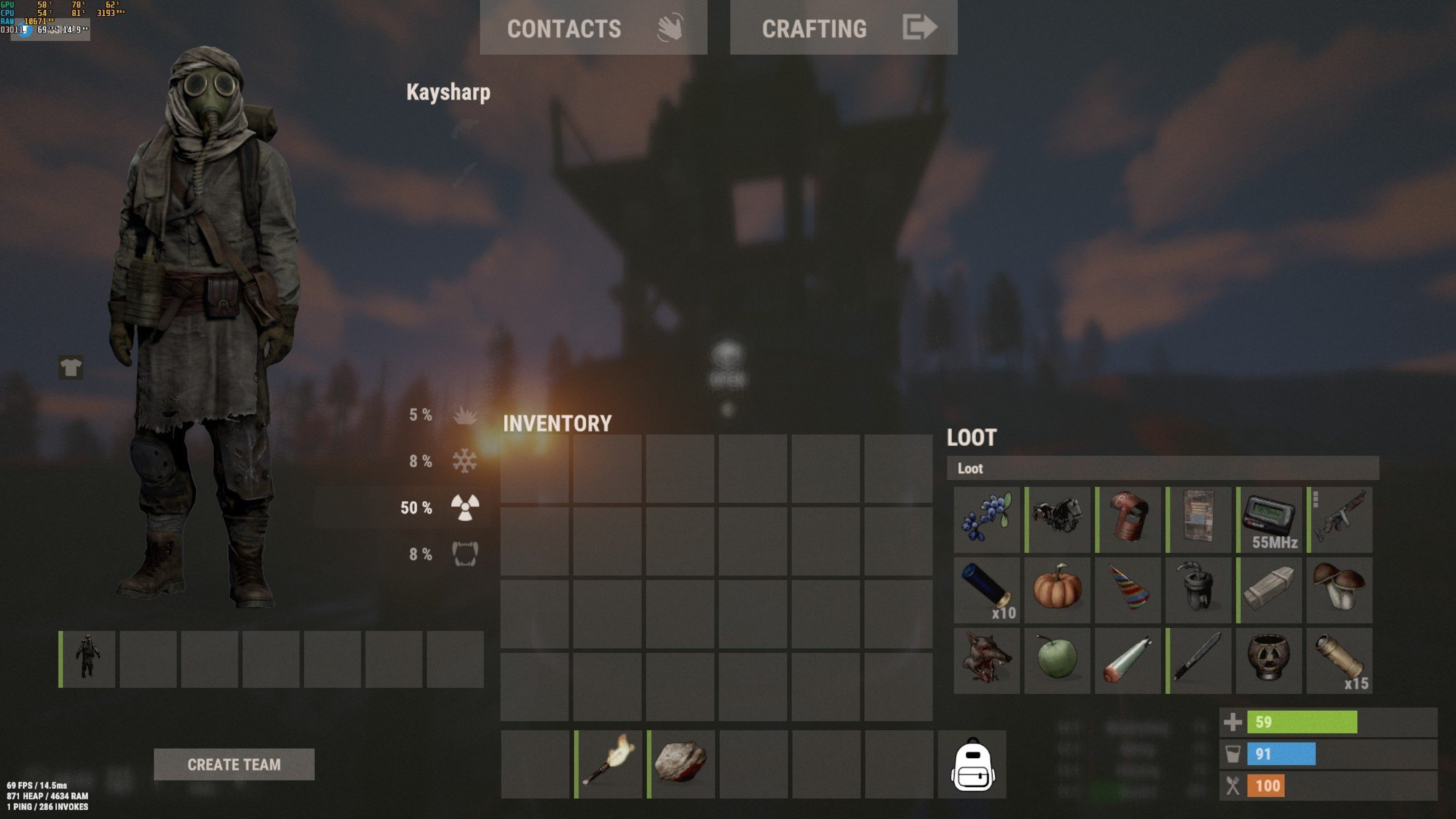
Task: Take the blueberries from the loot
Action: (x=986, y=520)
